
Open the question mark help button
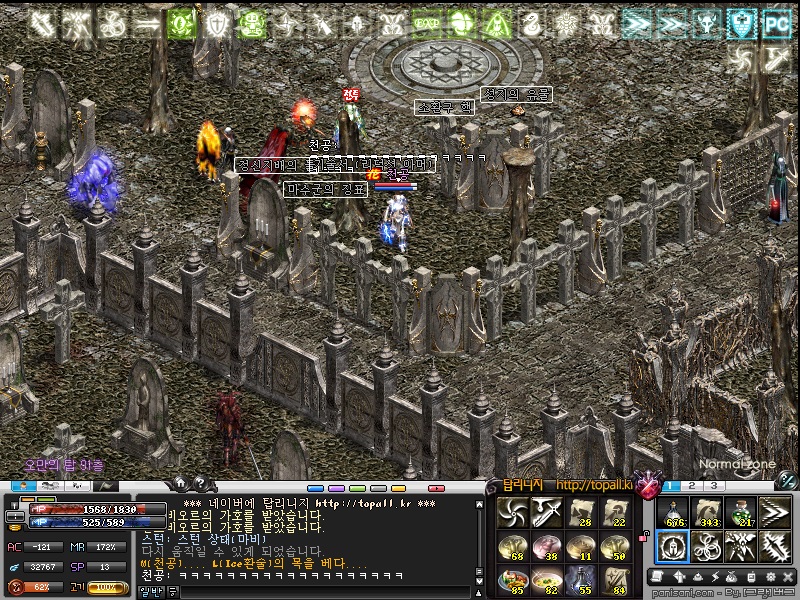click(199, 484)
